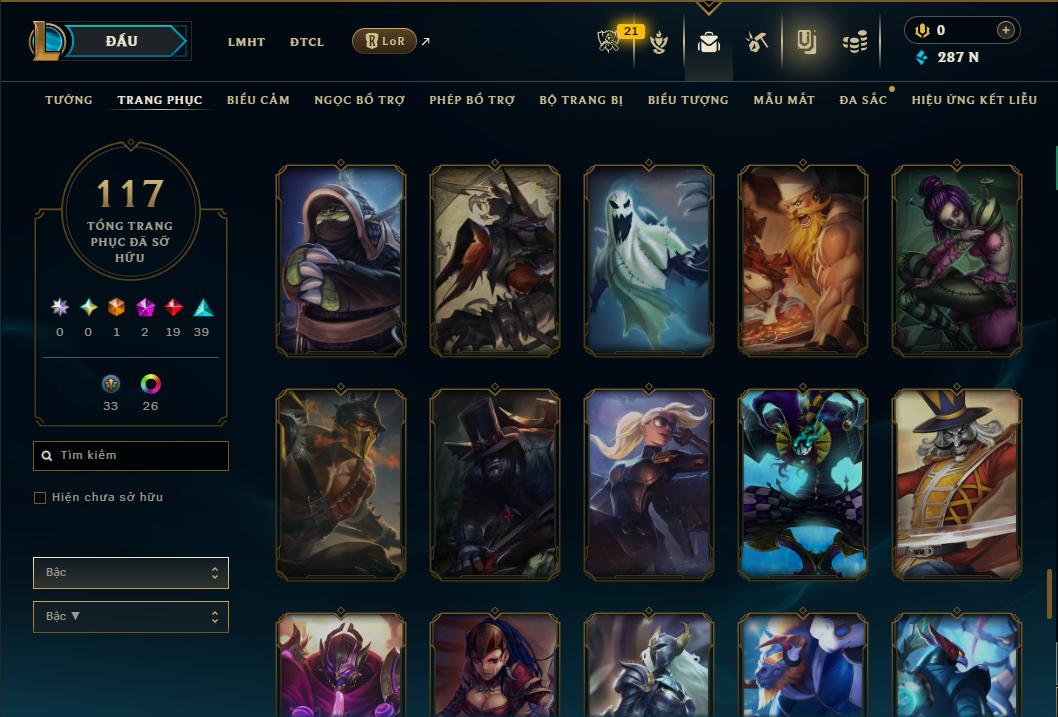The image size is (1058, 717).
Task: Open the LMHT home tab
Action: click(246, 42)
